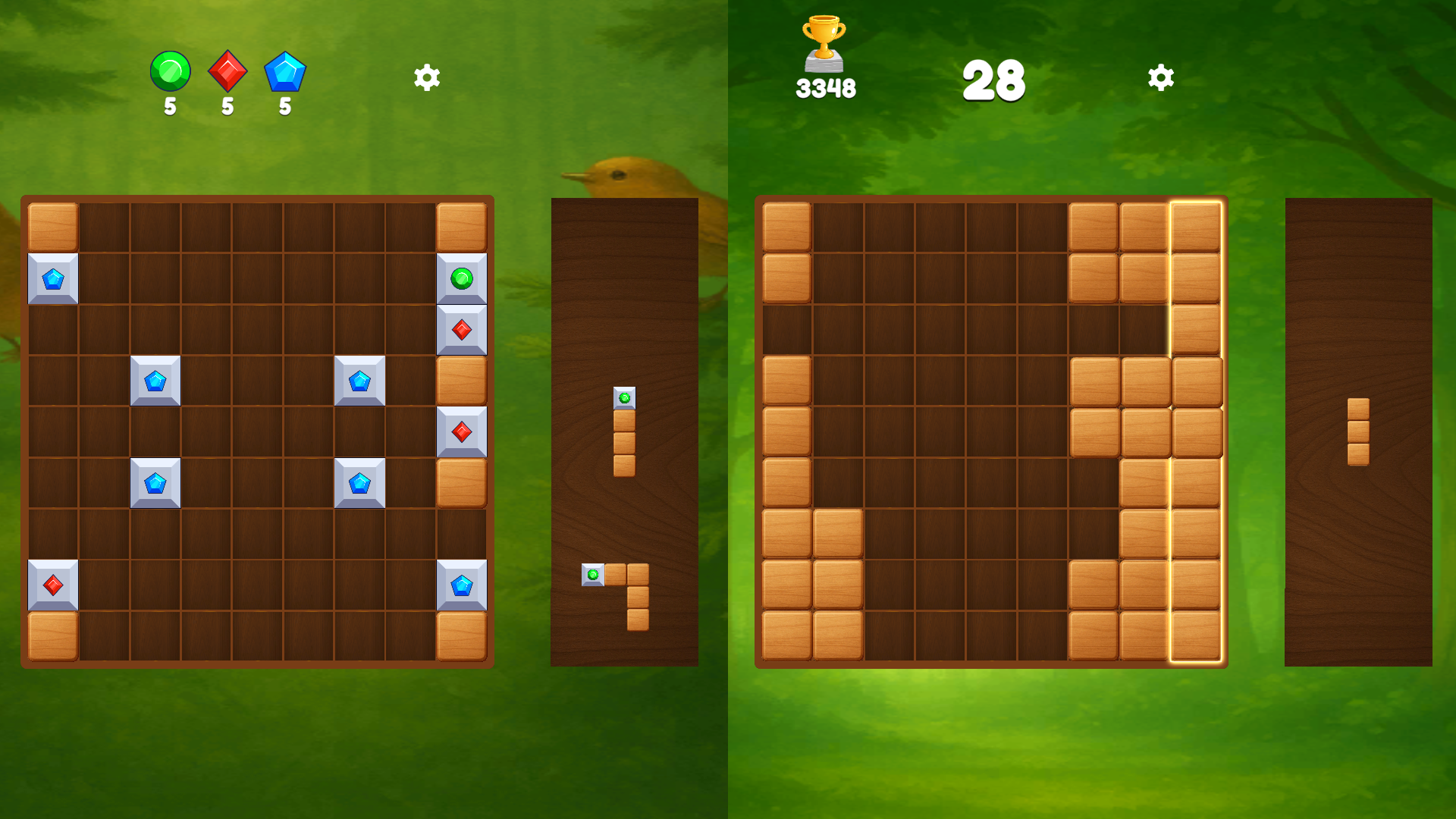Click the blue gem tile in the board's top-left corner

[53, 278]
